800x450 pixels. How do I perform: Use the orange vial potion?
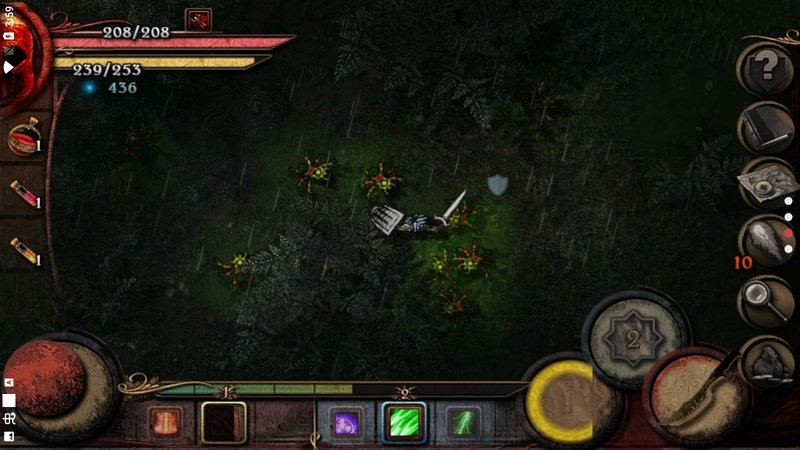22,251
